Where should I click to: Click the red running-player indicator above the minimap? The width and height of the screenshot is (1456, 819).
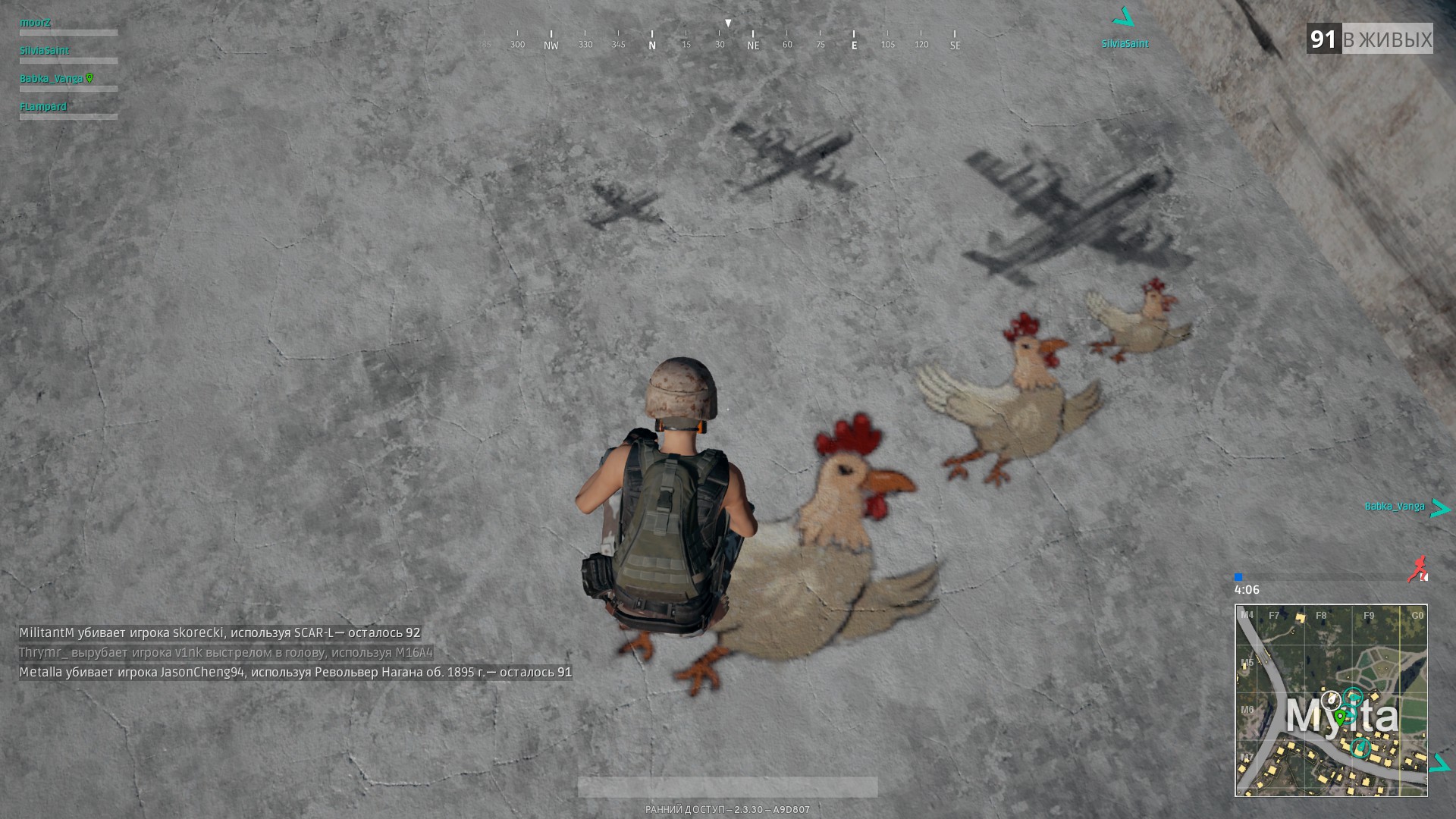[1417, 568]
